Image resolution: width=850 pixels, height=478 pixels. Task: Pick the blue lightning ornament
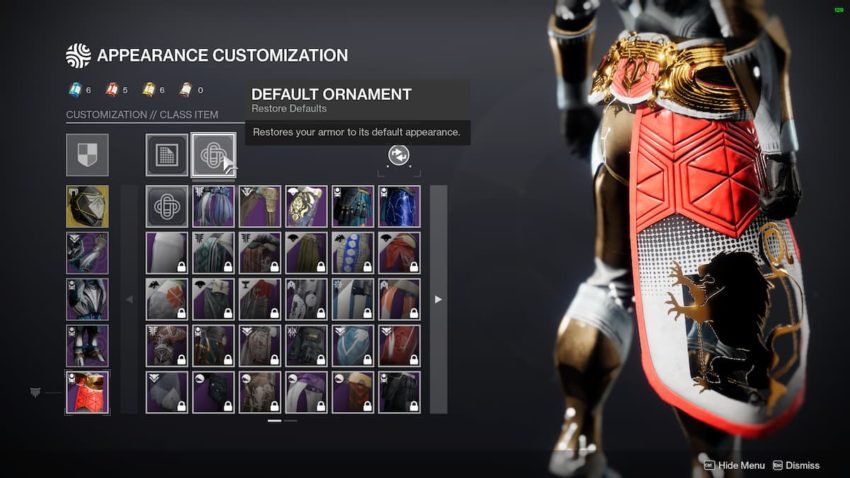coord(399,206)
